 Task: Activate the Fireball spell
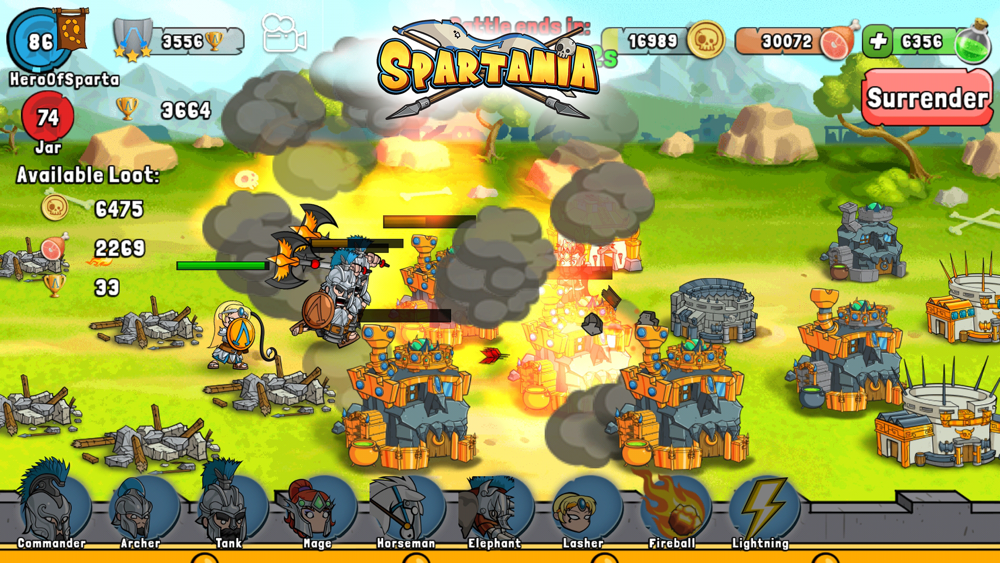pyautogui.click(x=672, y=507)
